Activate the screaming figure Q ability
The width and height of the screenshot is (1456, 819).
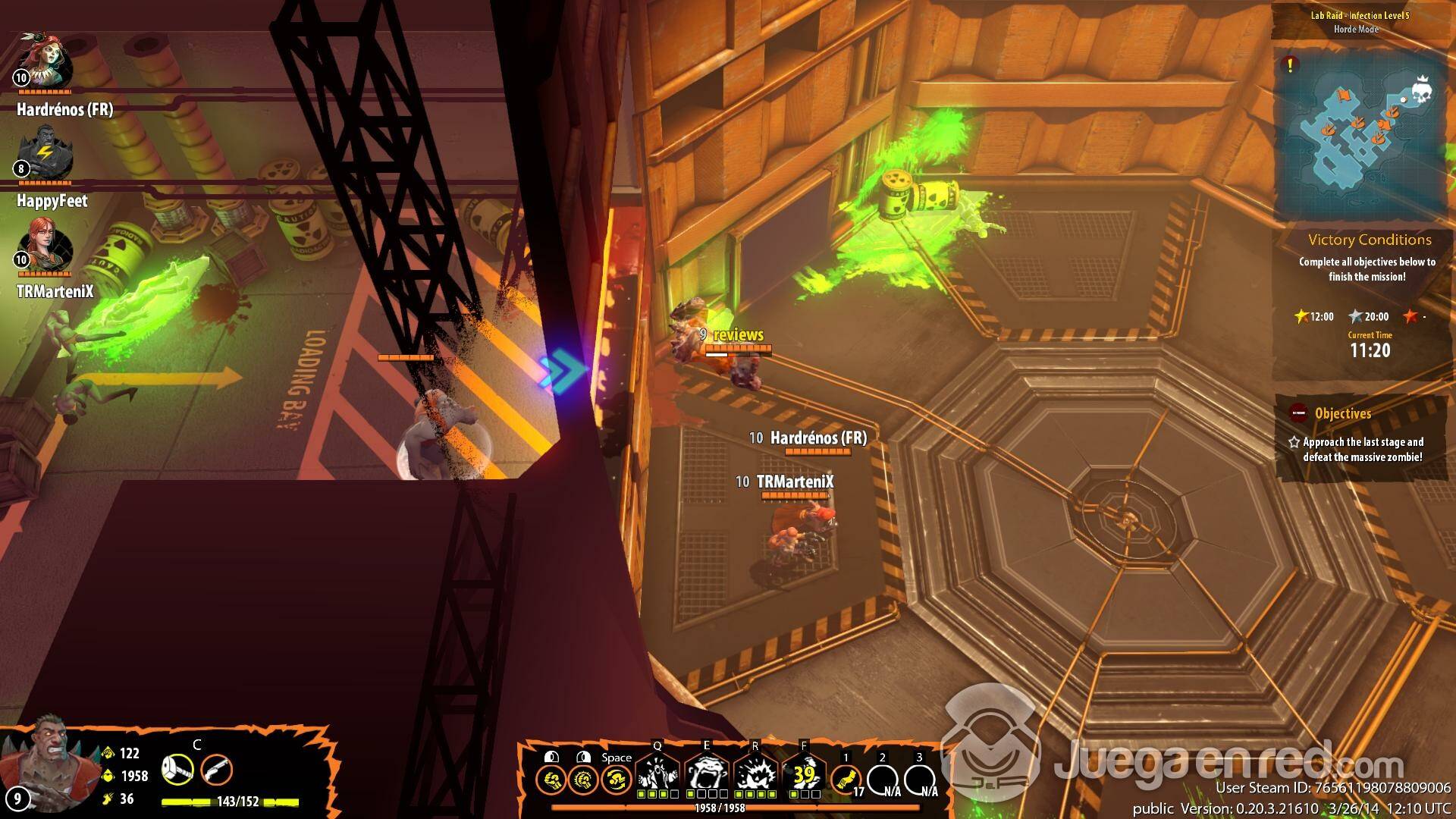657,773
